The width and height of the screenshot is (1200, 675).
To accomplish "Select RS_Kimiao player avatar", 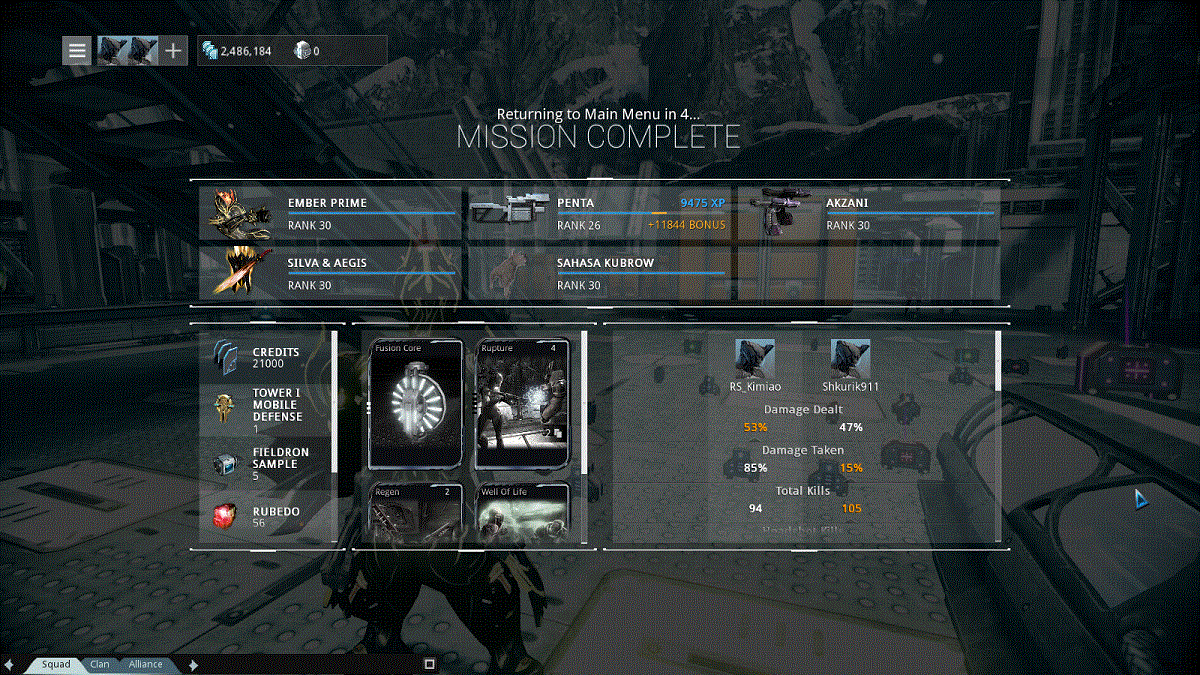I will pos(755,359).
